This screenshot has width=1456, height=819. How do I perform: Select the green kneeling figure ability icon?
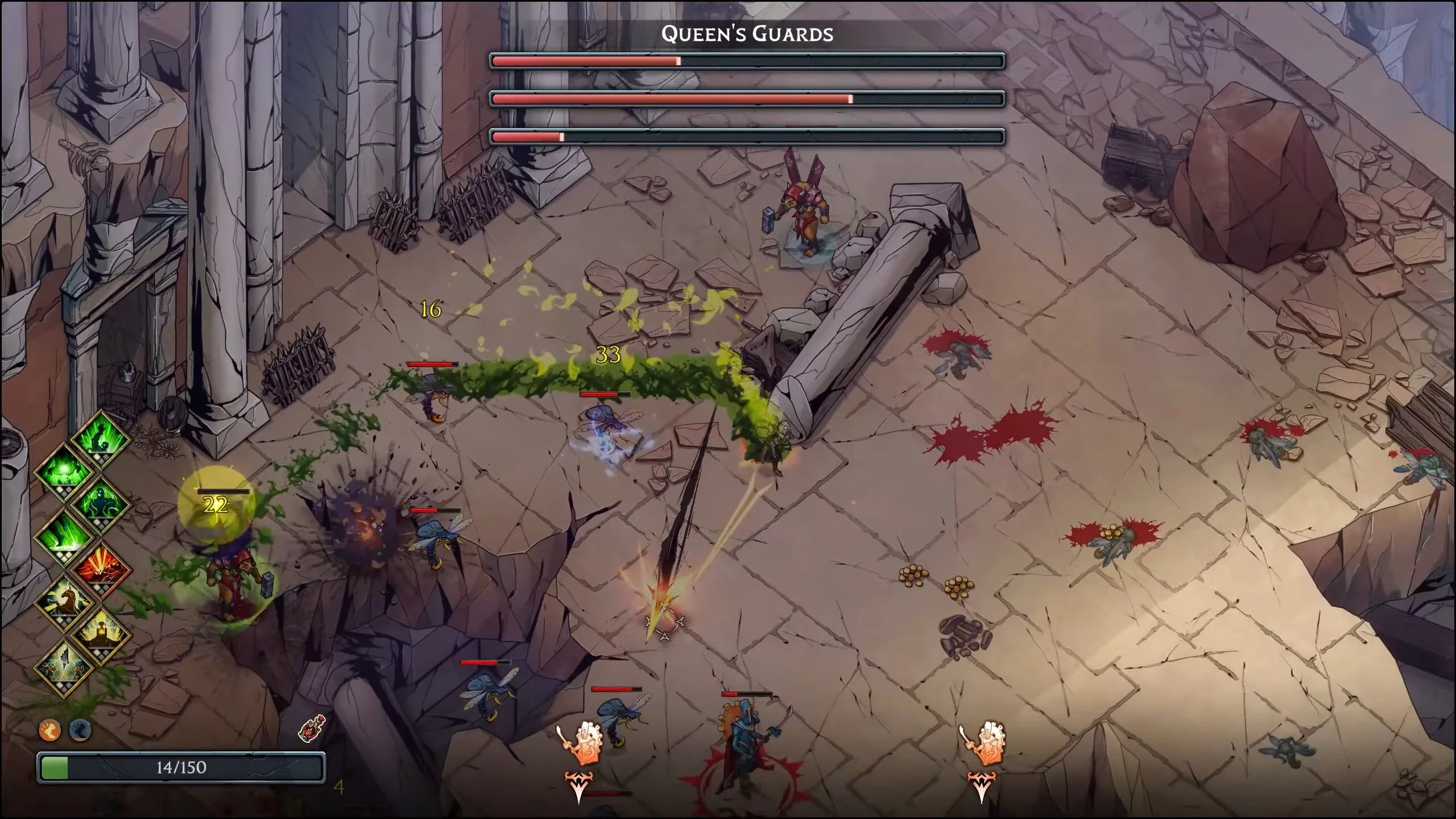pyautogui.click(x=101, y=437)
